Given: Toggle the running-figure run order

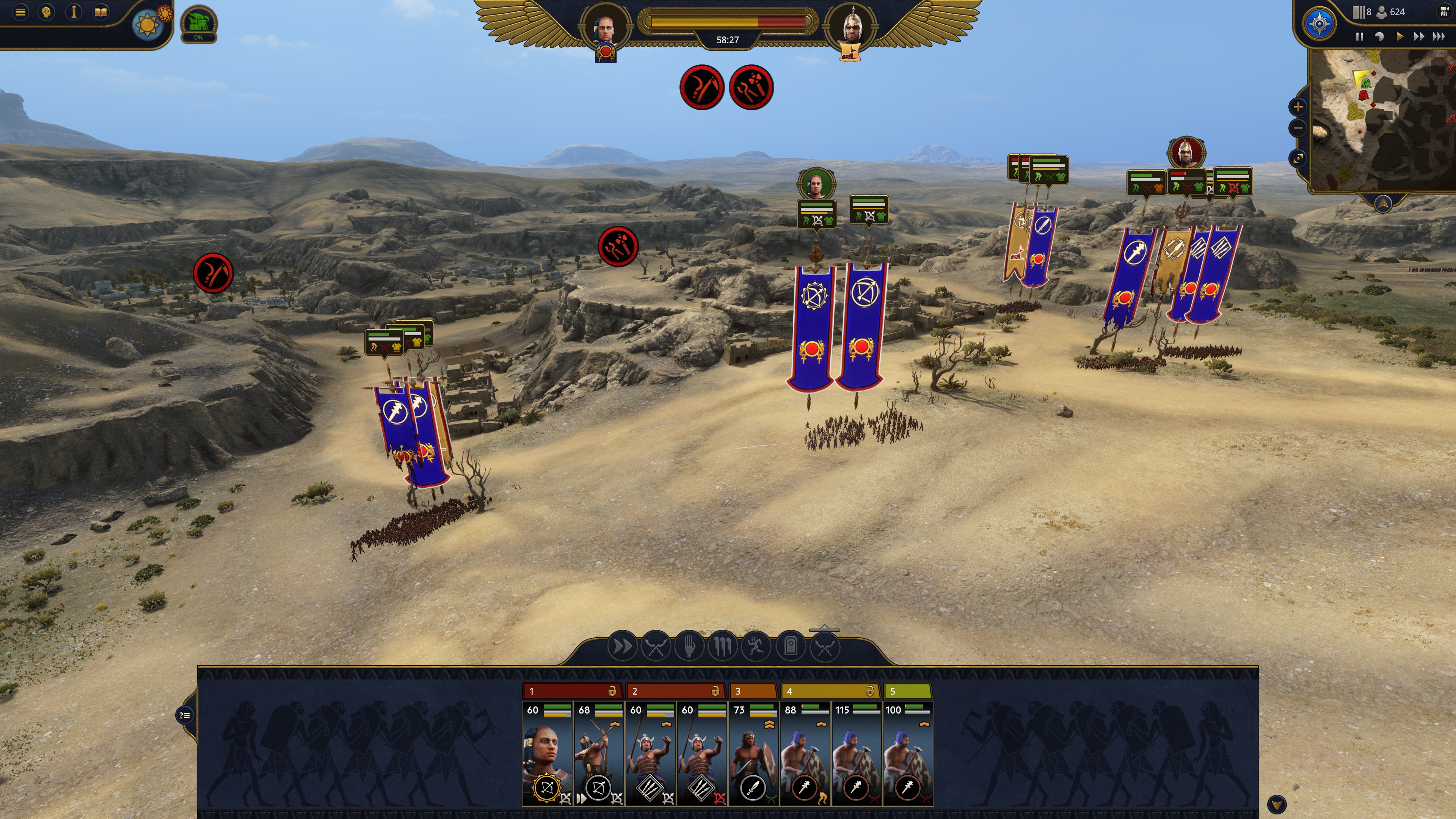Looking at the screenshot, I should [x=756, y=646].
